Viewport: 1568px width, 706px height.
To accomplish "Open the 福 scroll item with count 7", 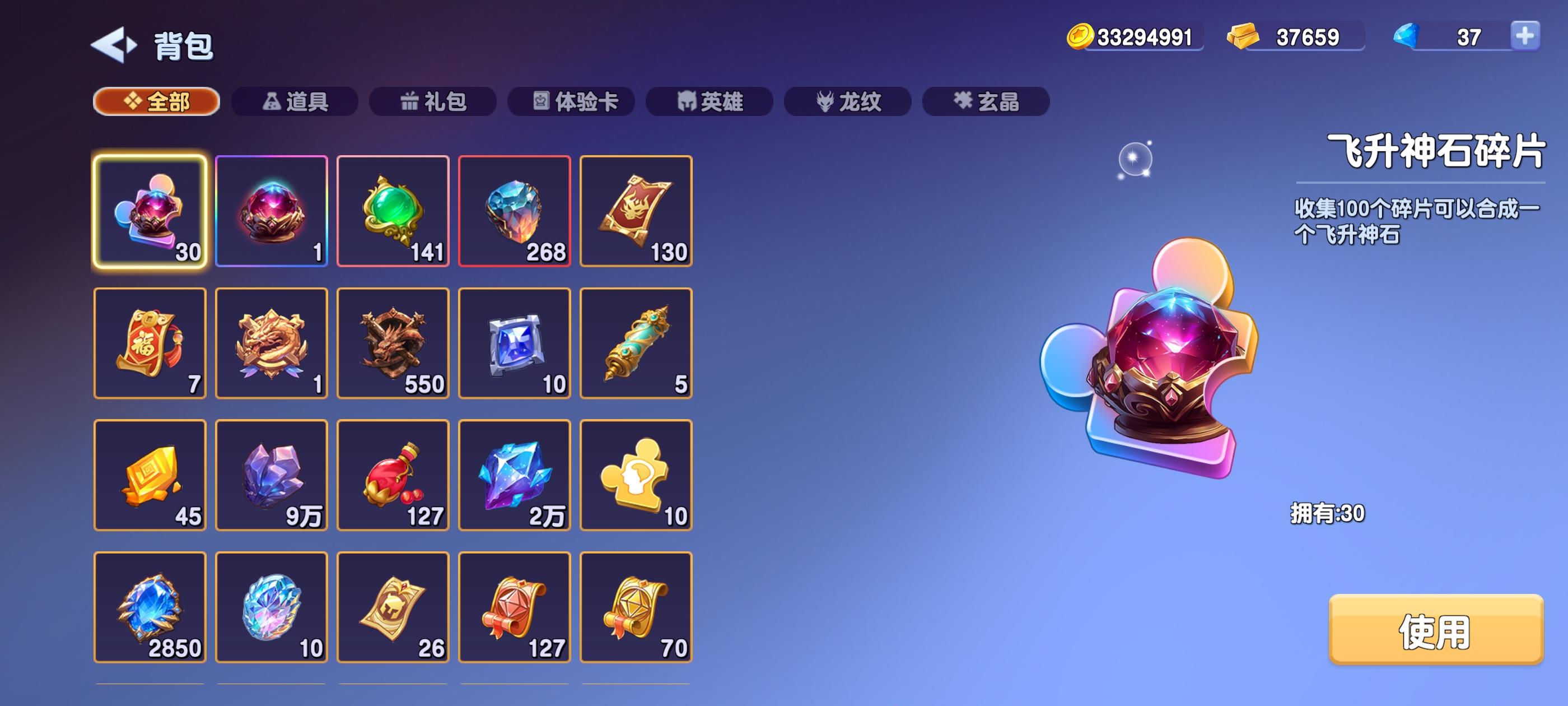I will pyautogui.click(x=150, y=343).
